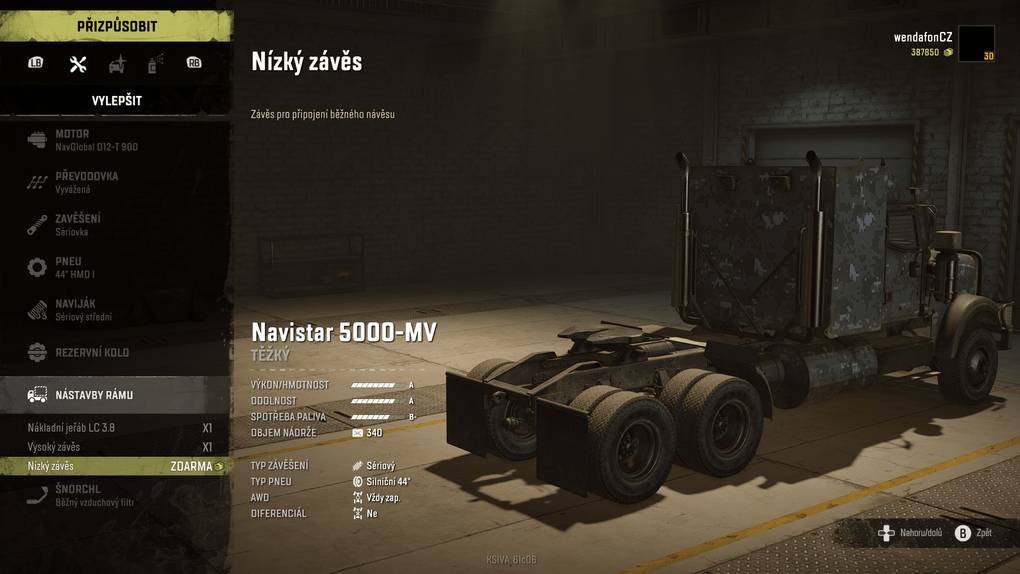Collapse the Nástavby rámu category
The image size is (1020, 574).
pyautogui.click(x=115, y=395)
